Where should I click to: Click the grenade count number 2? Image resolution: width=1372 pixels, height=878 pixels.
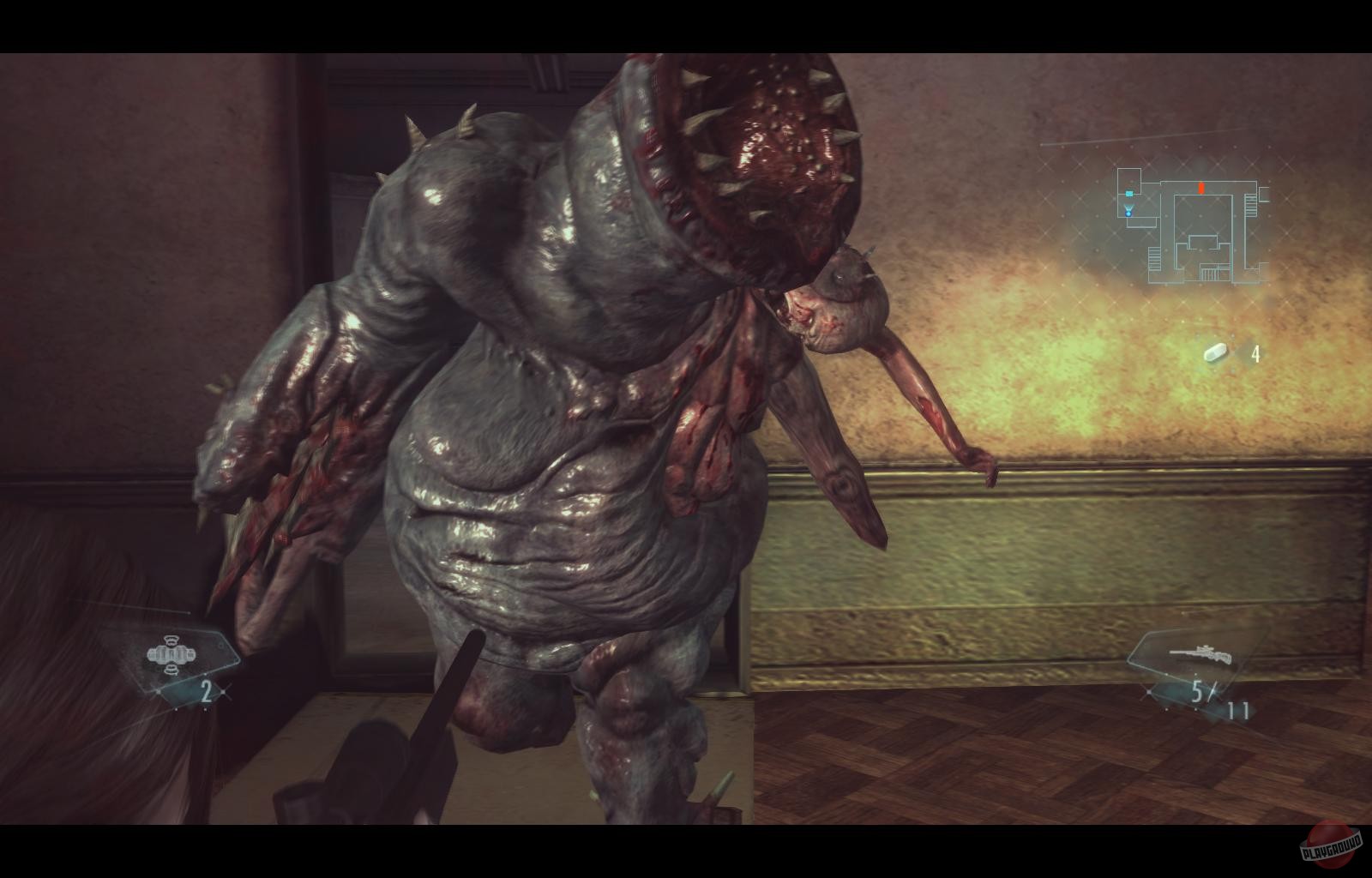point(206,692)
